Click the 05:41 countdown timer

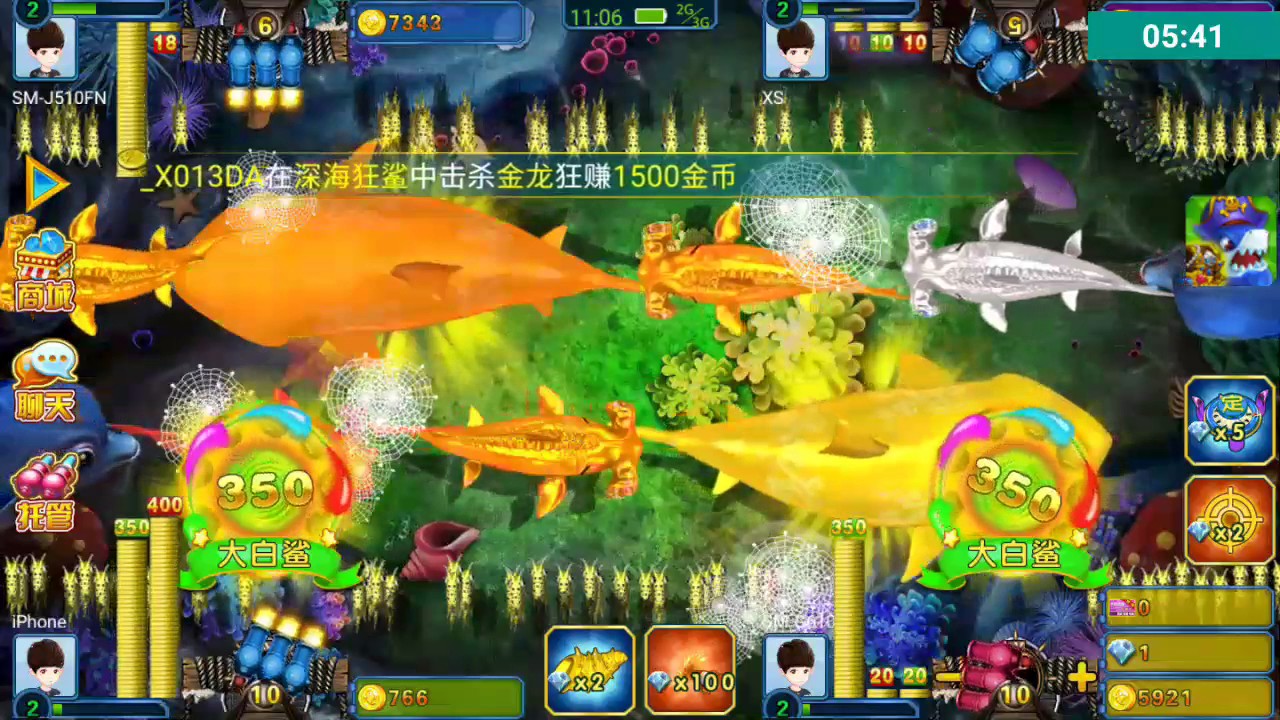coord(1184,32)
